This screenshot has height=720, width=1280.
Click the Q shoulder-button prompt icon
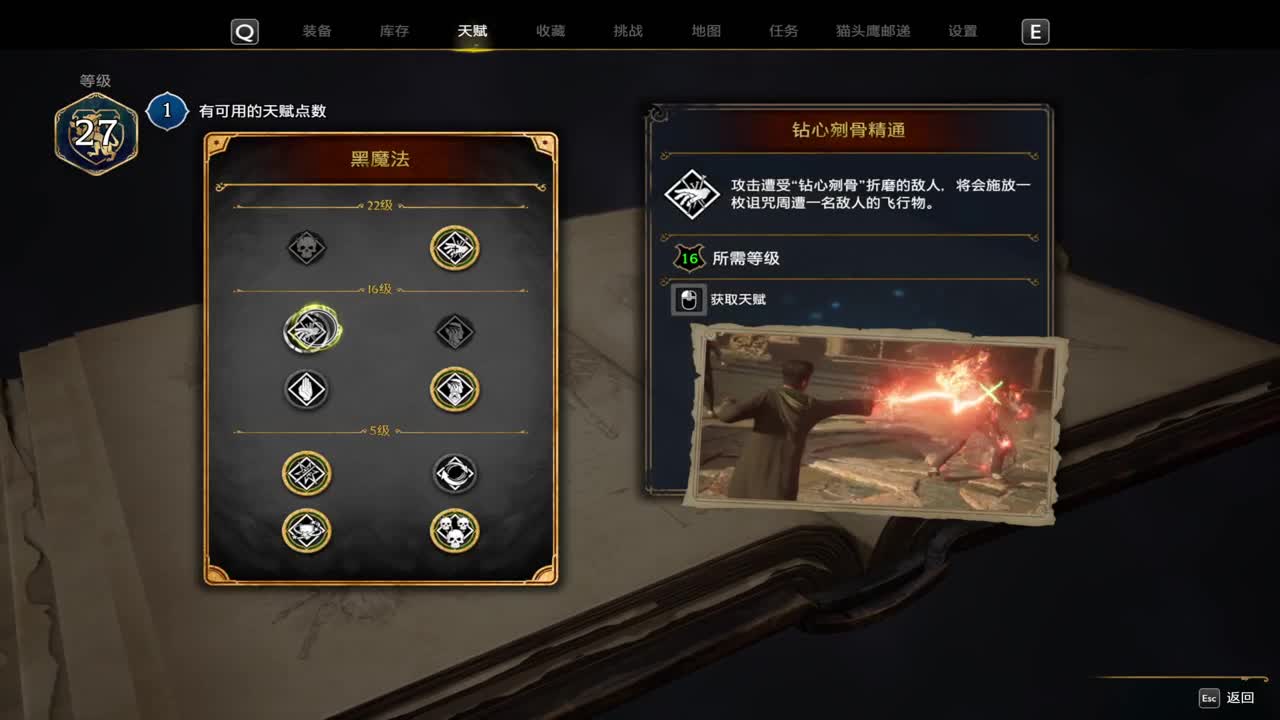coord(244,31)
